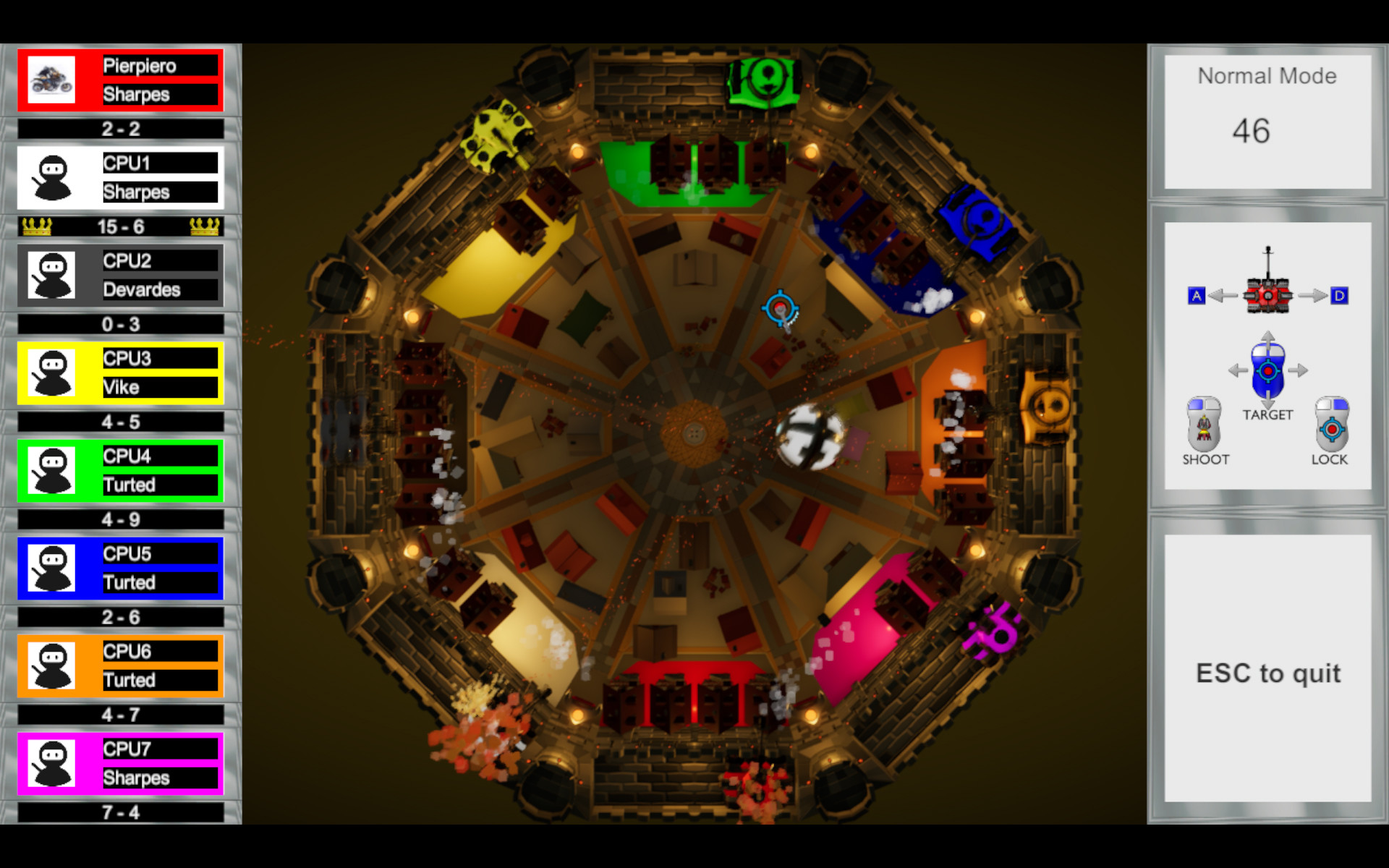Image resolution: width=1389 pixels, height=868 pixels.
Task: Select CPU1's ninja avatar
Action: (51, 177)
